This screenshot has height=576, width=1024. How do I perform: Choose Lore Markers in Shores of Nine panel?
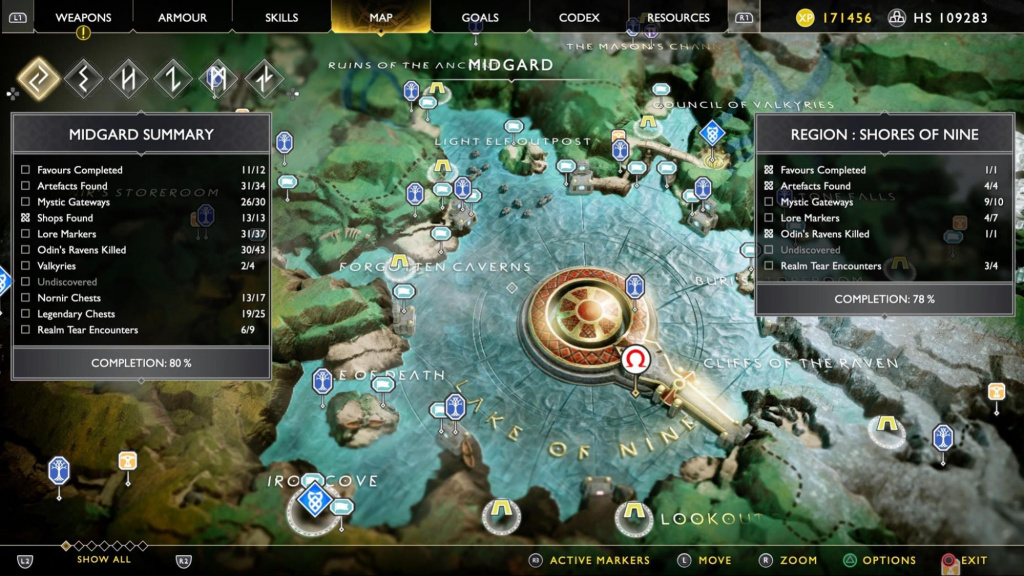pos(810,218)
